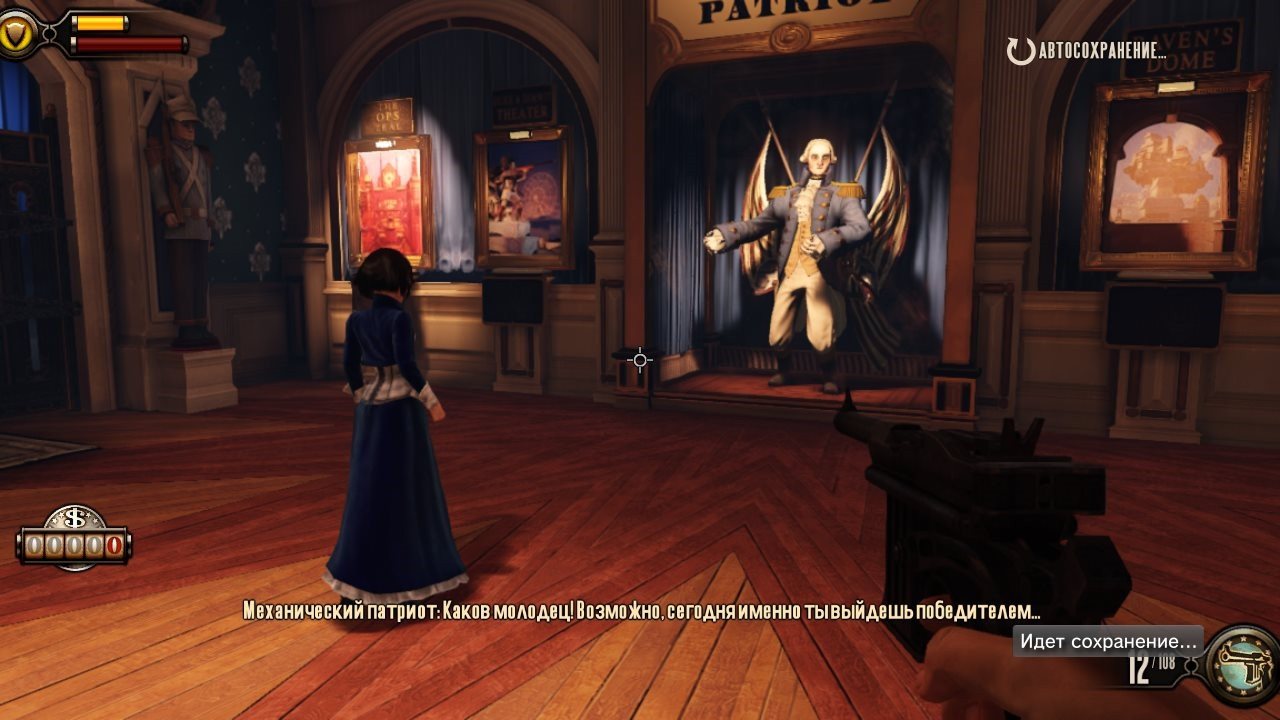
Task: Click the pistol weapon icon
Action: click(x=1241, y=665)
